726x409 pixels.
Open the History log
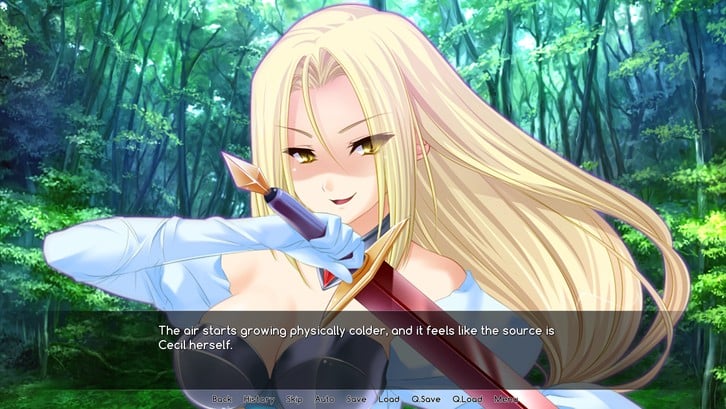point(258,399)
